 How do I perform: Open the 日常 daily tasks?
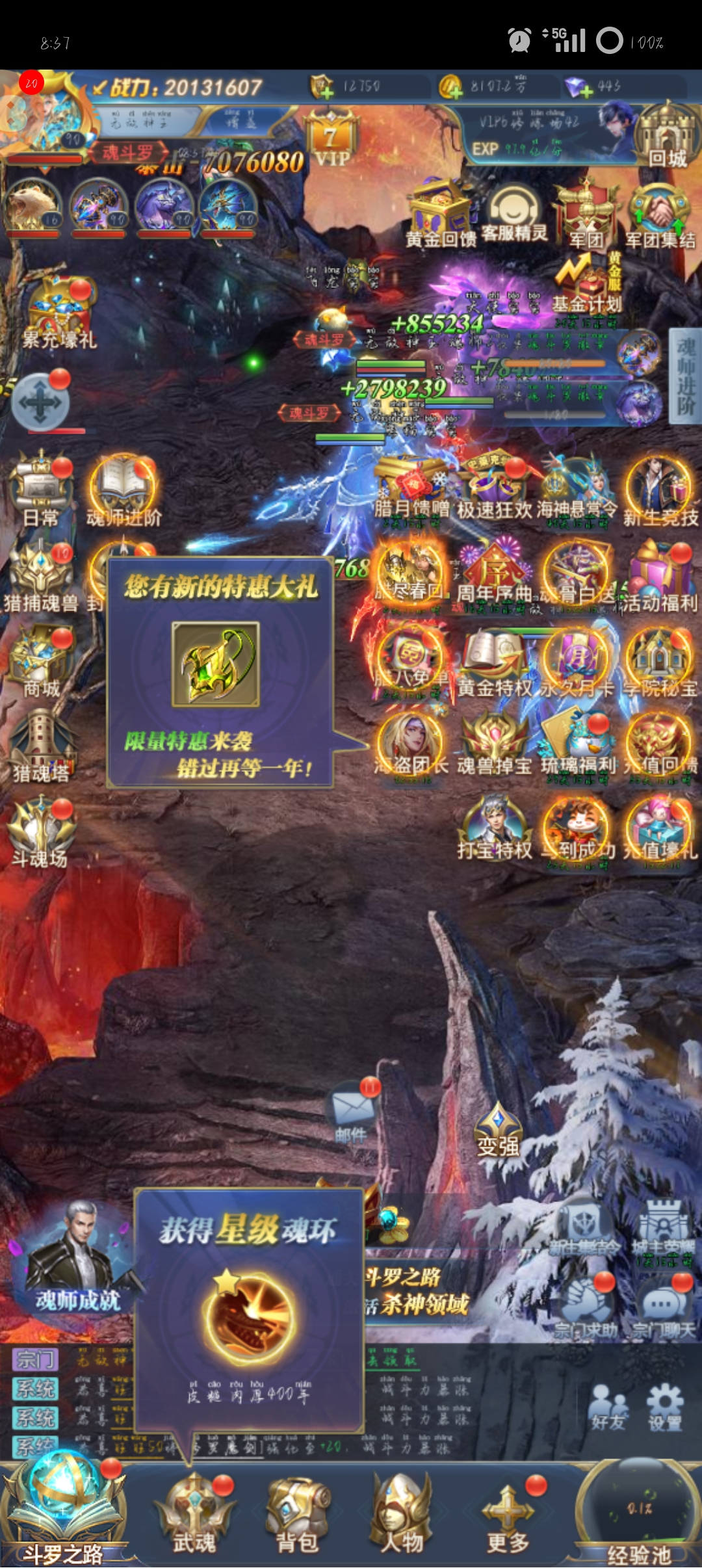pos(41,488)
